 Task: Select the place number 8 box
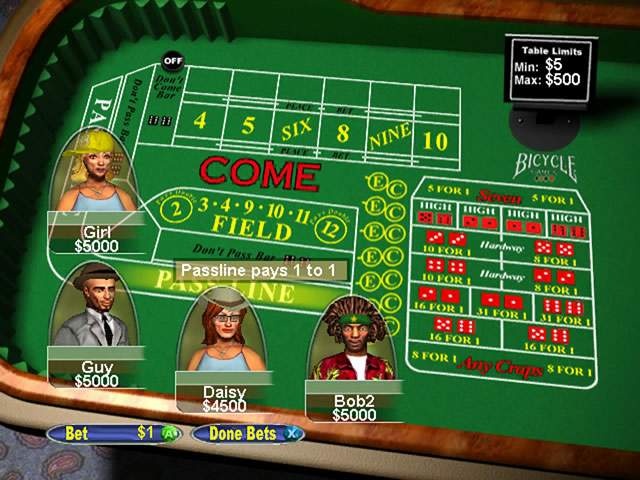(x=343, y=133)
